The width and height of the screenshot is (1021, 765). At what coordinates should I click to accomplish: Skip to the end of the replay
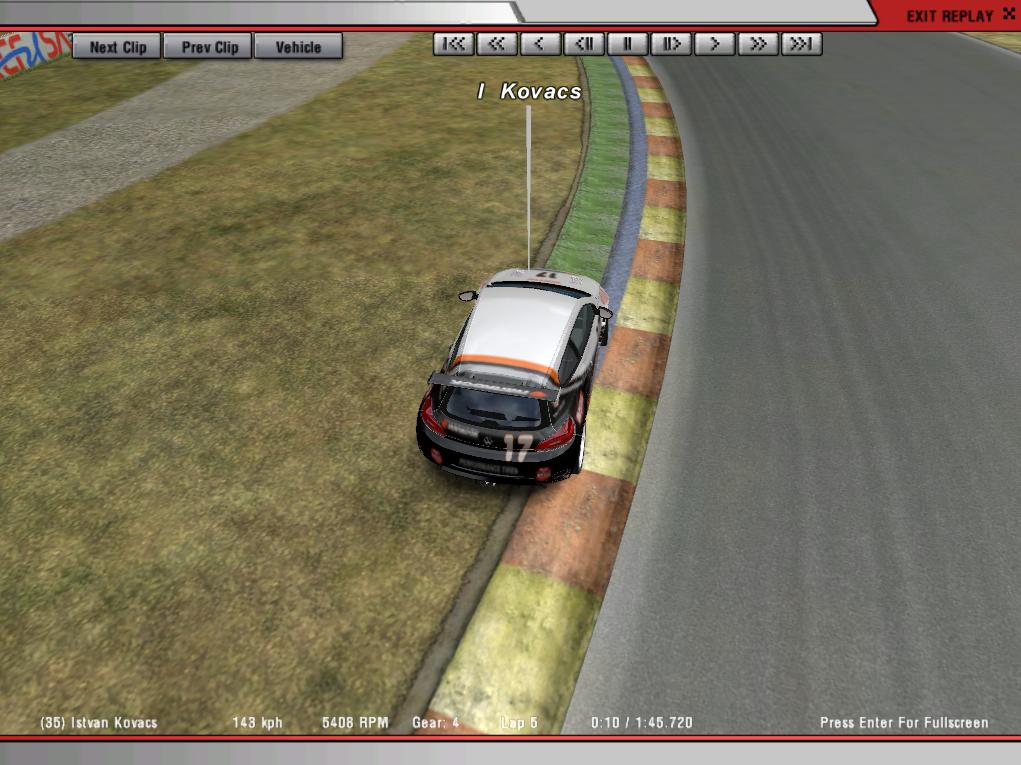[802, 44]
